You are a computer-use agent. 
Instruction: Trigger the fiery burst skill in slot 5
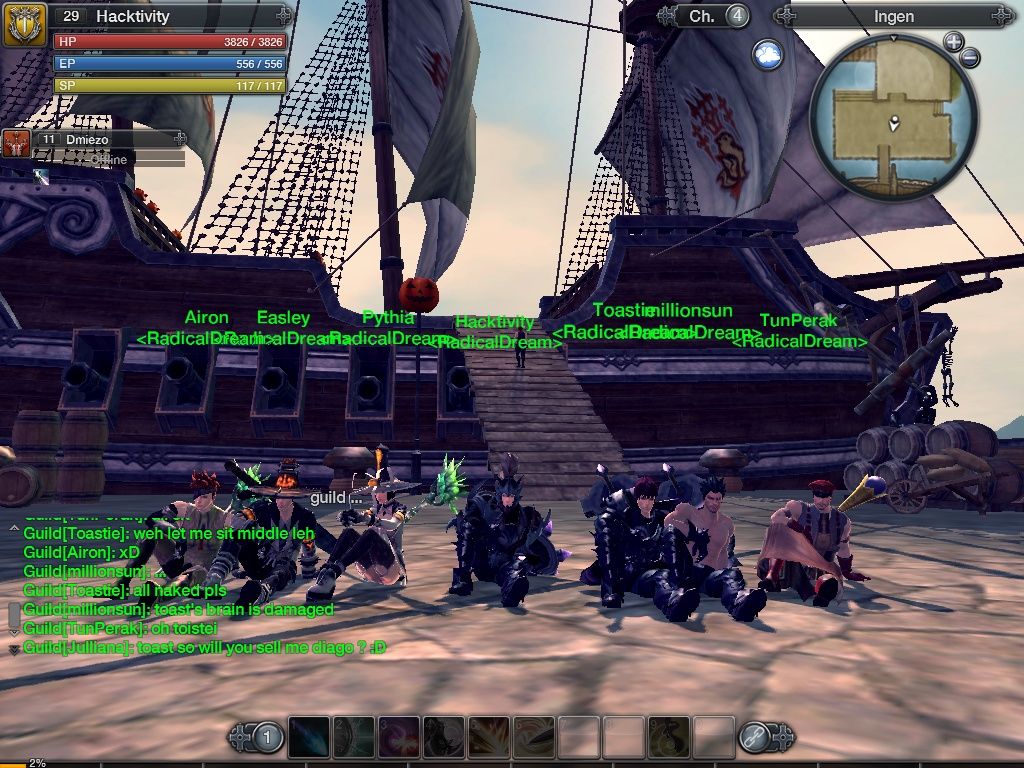pyautogui.click(x=489, y=737)
